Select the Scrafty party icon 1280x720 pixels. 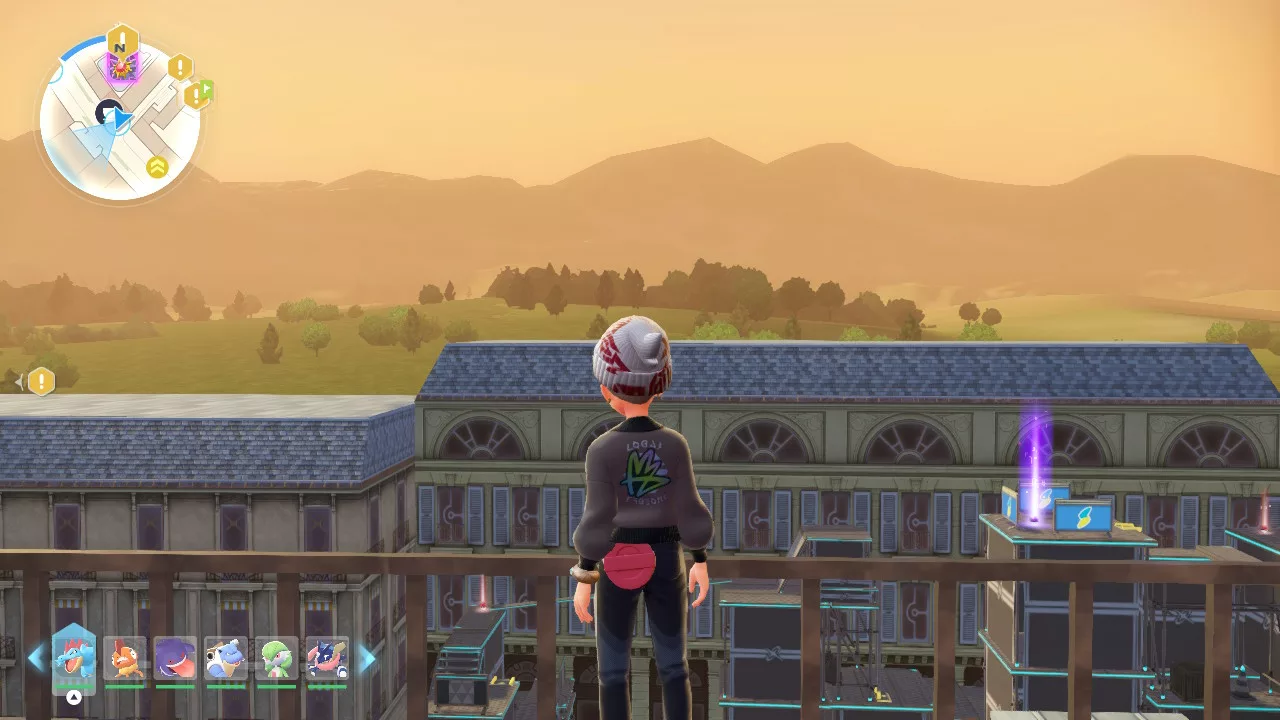pos(125,657)
